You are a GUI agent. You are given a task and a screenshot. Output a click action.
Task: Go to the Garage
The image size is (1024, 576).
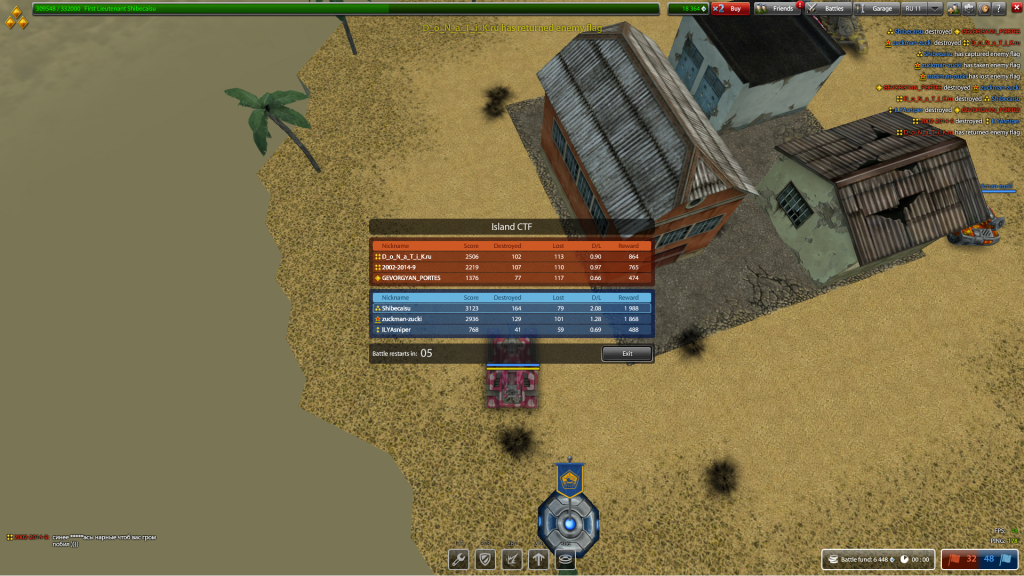tap(877, 8)
